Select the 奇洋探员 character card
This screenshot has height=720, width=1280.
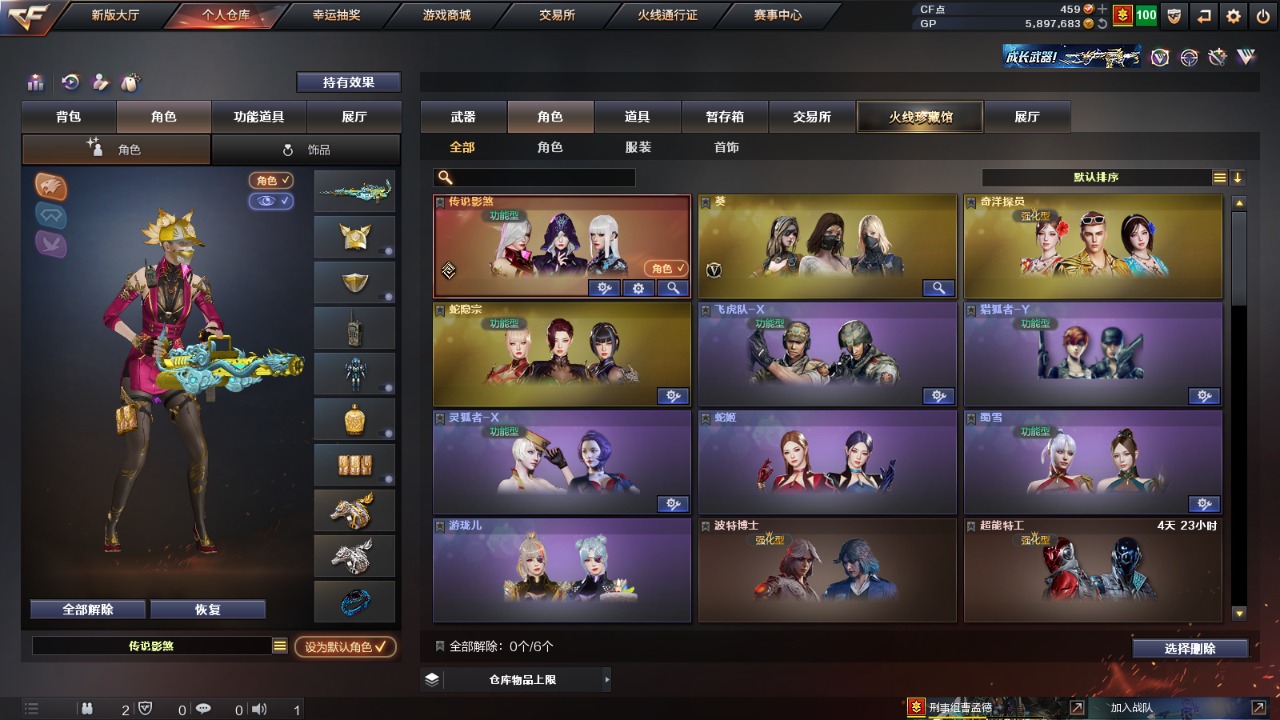click(1092, 246)
